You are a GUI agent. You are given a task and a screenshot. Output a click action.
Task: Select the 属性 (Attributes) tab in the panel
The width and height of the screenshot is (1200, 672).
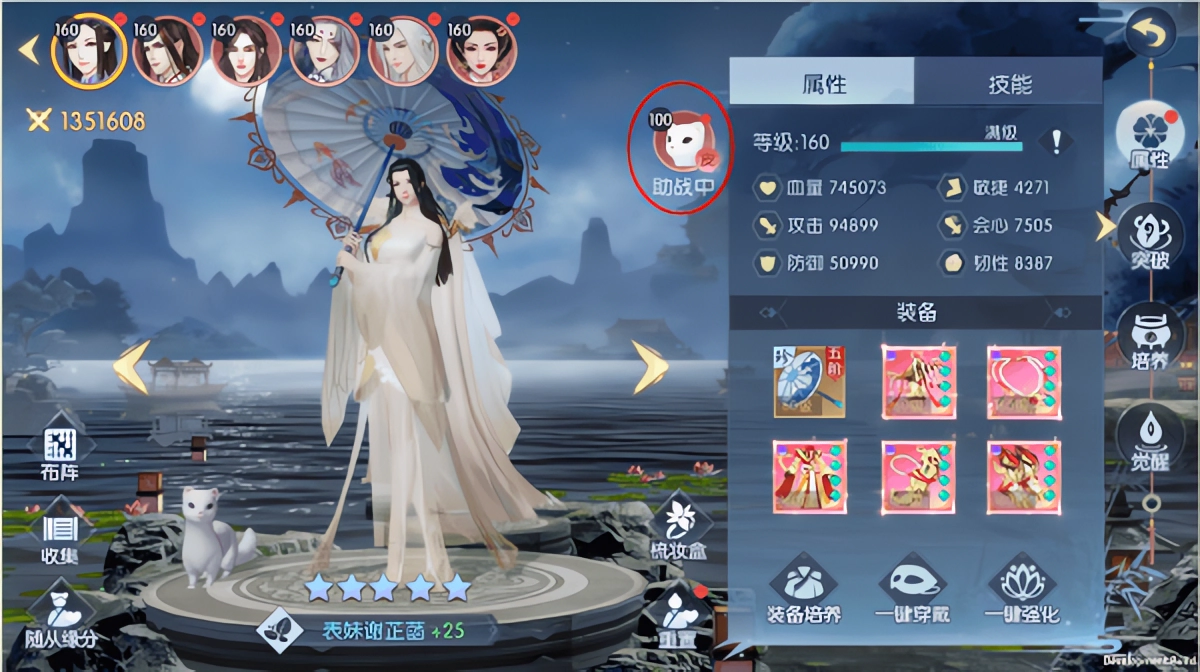(821, 82)
